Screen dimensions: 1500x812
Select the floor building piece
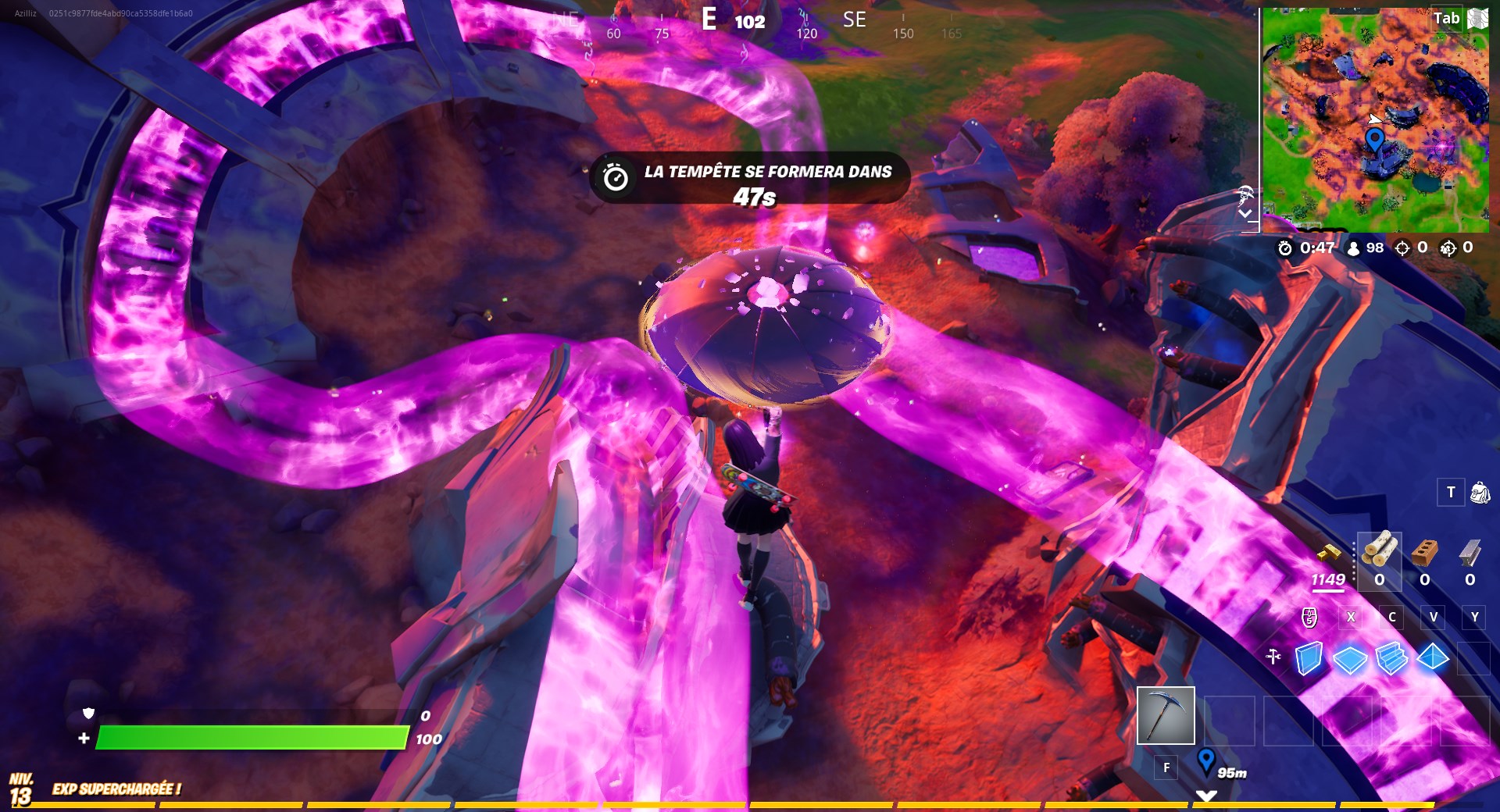pyautogui.click(x=1351, y=658)
